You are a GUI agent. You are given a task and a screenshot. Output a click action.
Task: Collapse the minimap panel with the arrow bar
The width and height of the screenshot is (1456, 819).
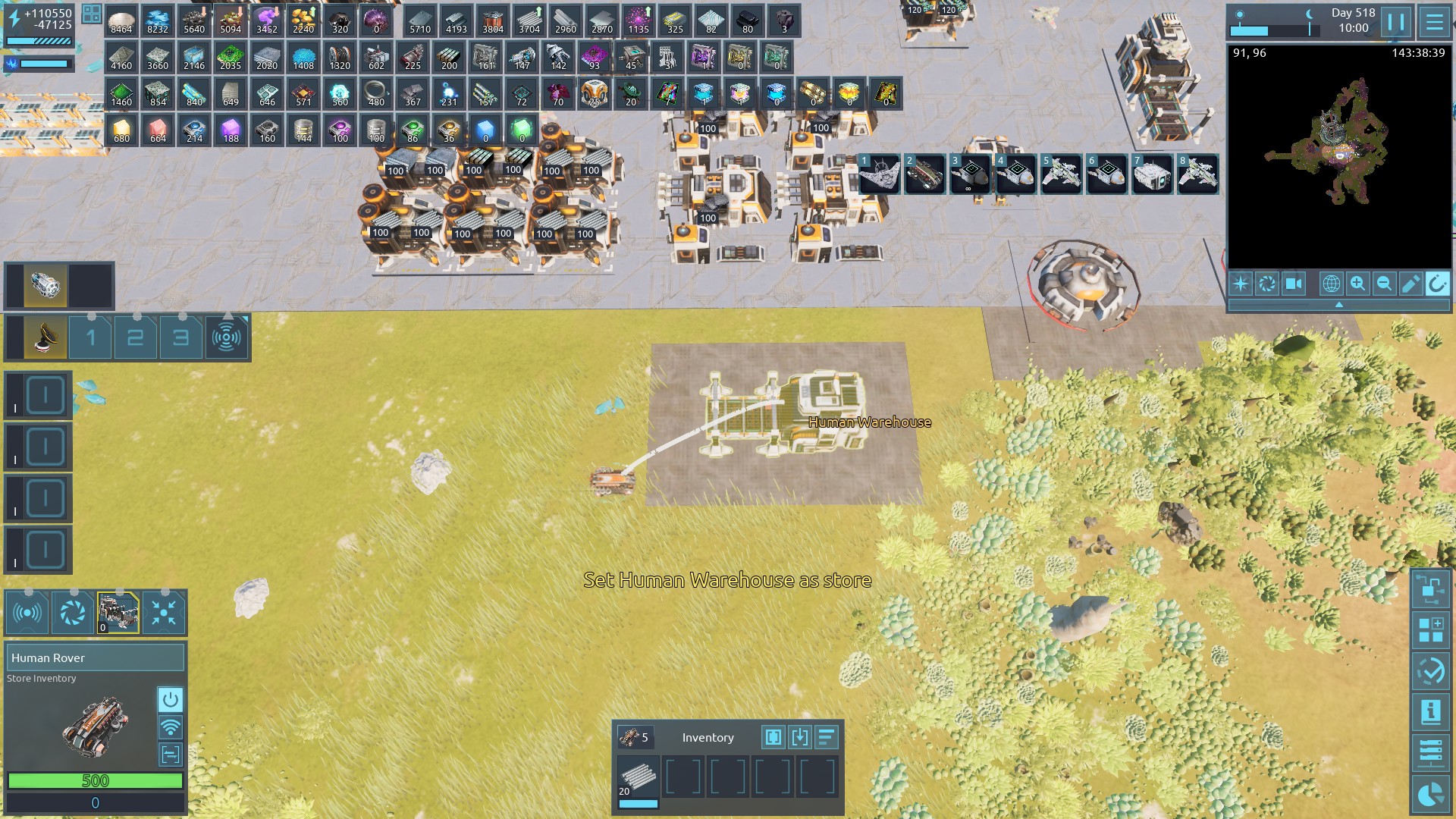tap(1338, 305)
